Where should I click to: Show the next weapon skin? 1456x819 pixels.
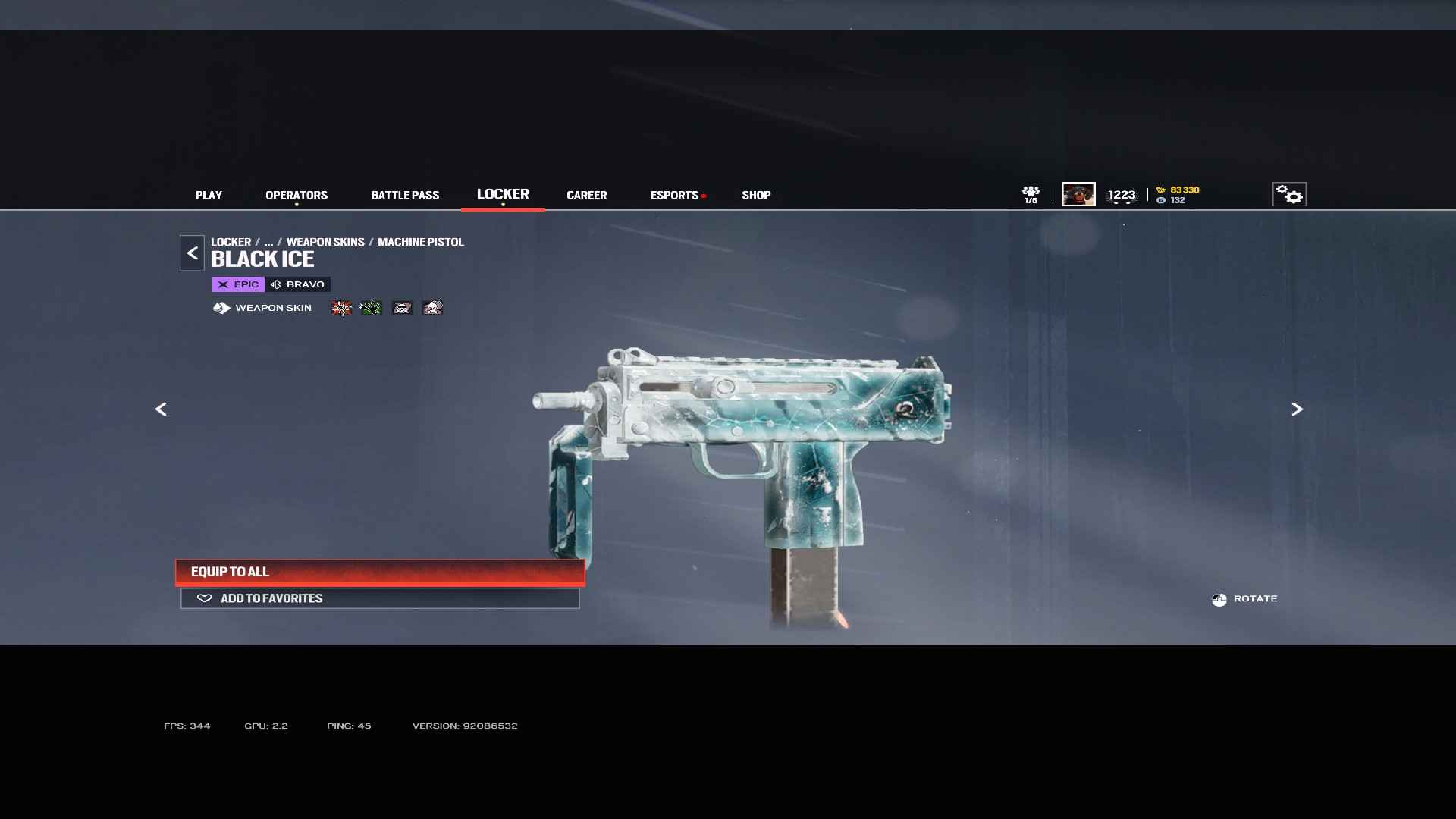[x=1297, y=409]
